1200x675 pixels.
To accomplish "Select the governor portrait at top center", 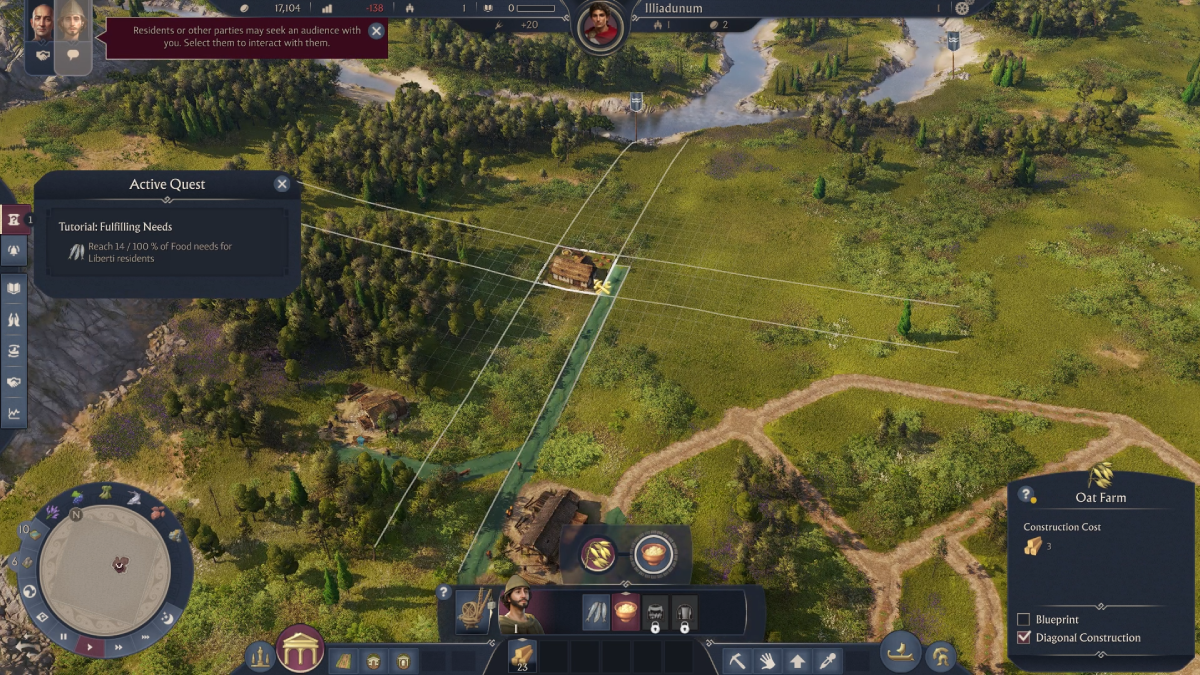I will pyautogui.click(x=600, y=25).
